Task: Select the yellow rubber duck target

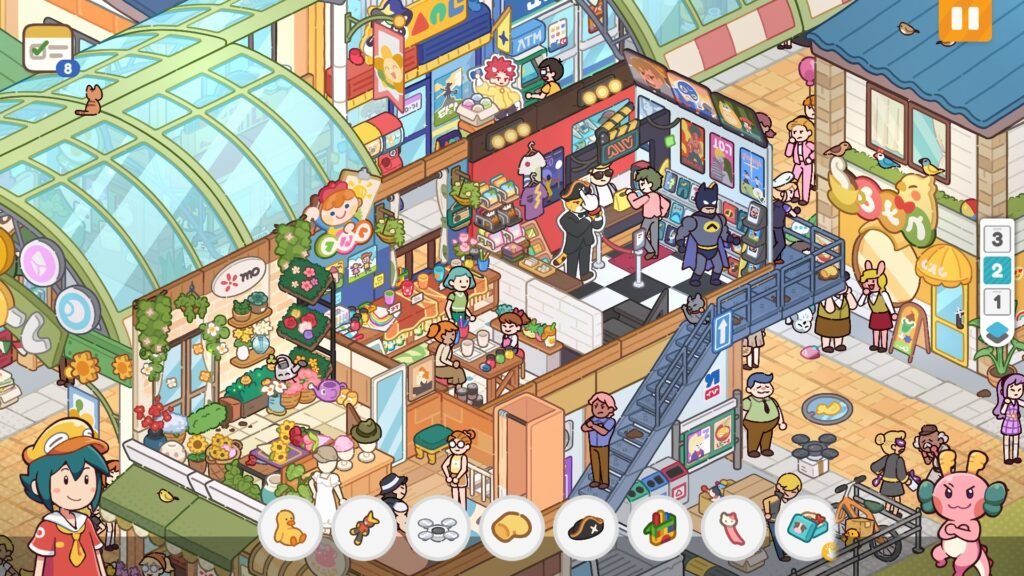Action: click(290, 527)
